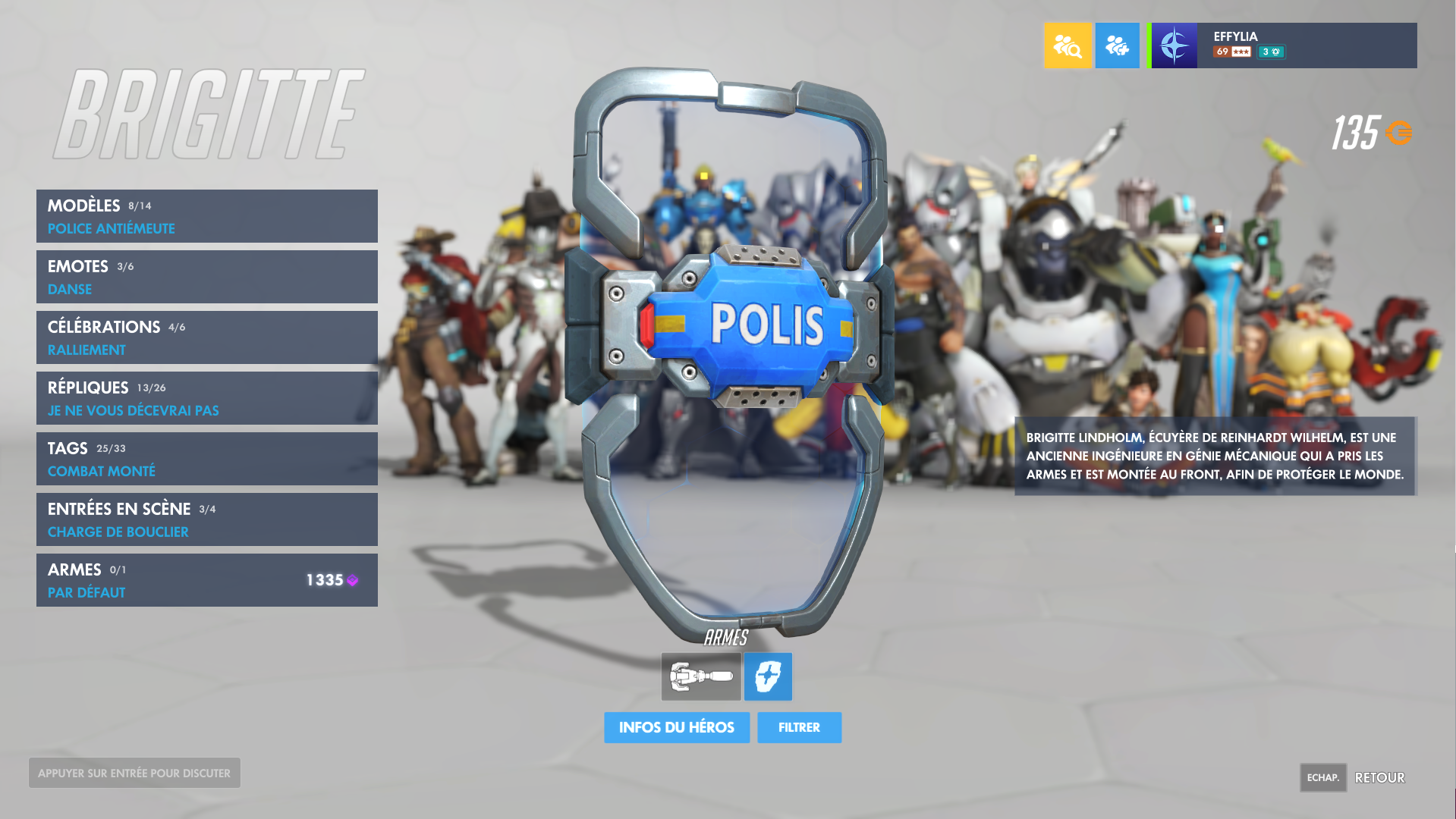Screen dimensions: 1456x819
Task: Click the yellow group search icon
Action: [x=1068, y=45]
